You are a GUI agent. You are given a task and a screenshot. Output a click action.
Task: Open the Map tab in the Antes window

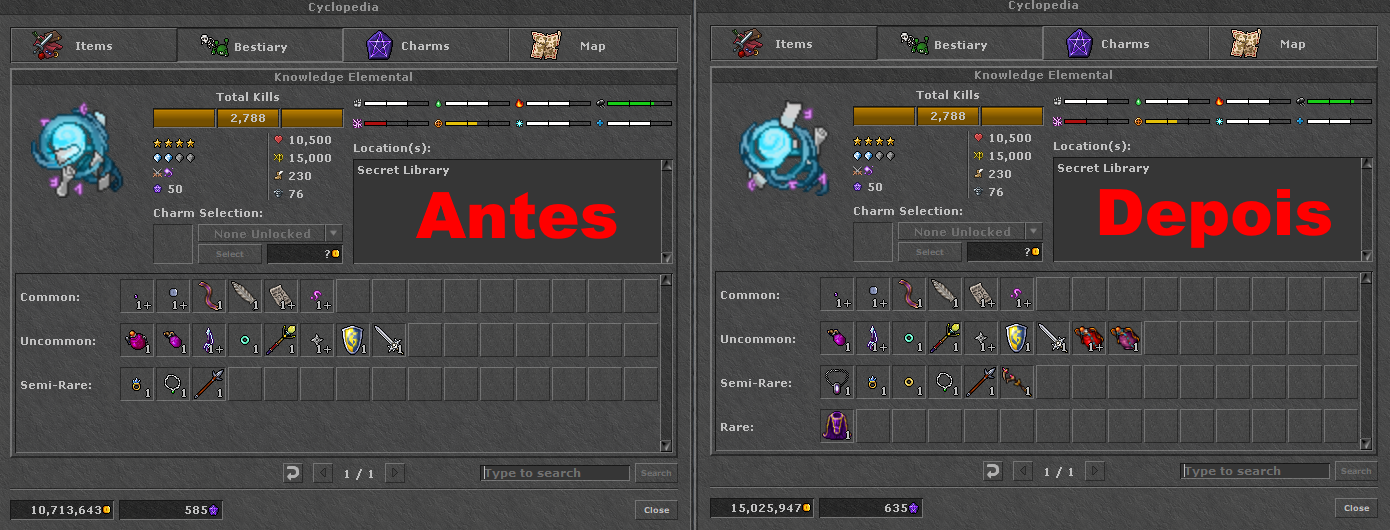tap(592, 46)
